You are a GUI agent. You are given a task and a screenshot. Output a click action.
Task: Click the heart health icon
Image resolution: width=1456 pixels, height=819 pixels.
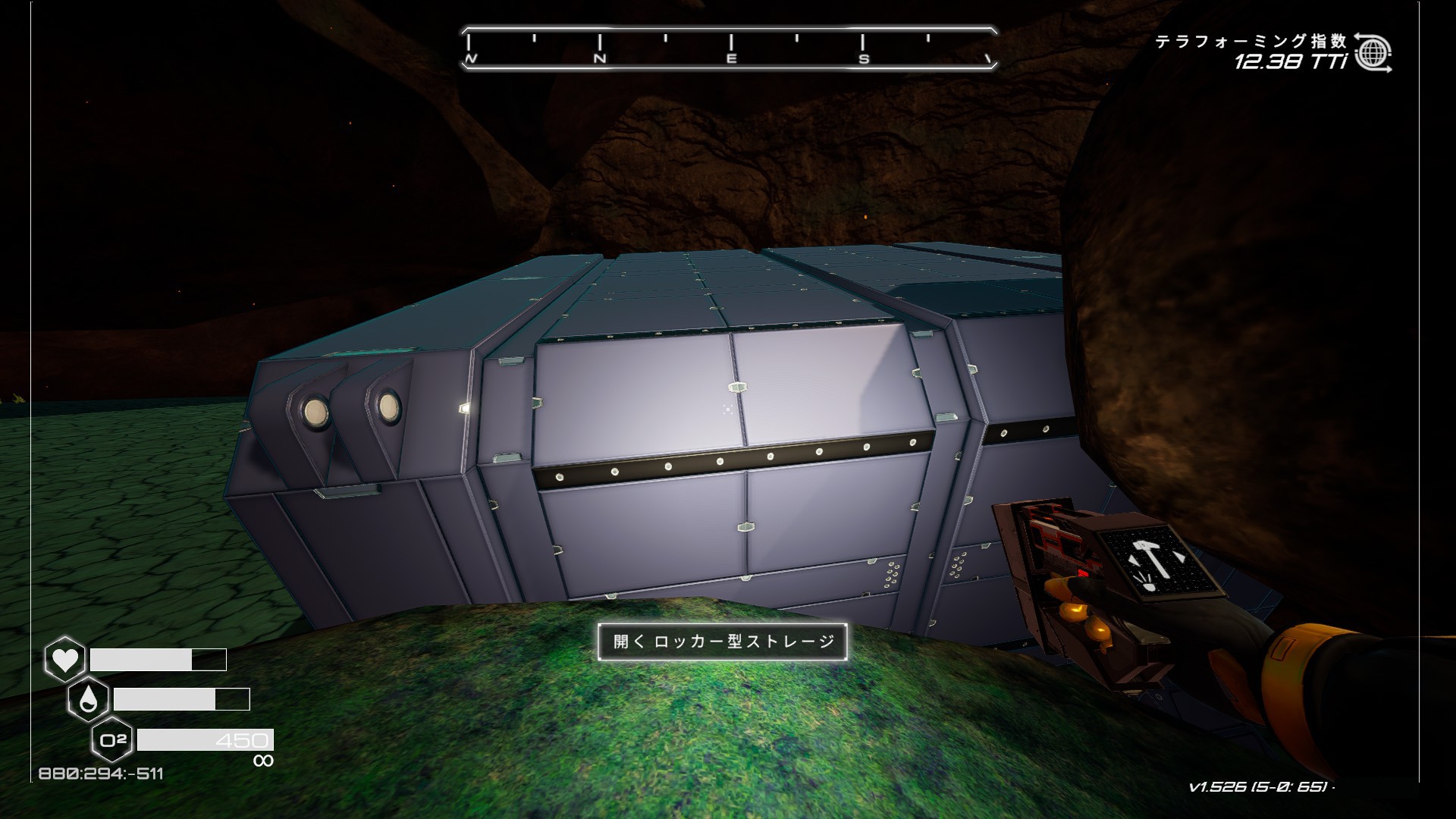click(x=64, y=659)
